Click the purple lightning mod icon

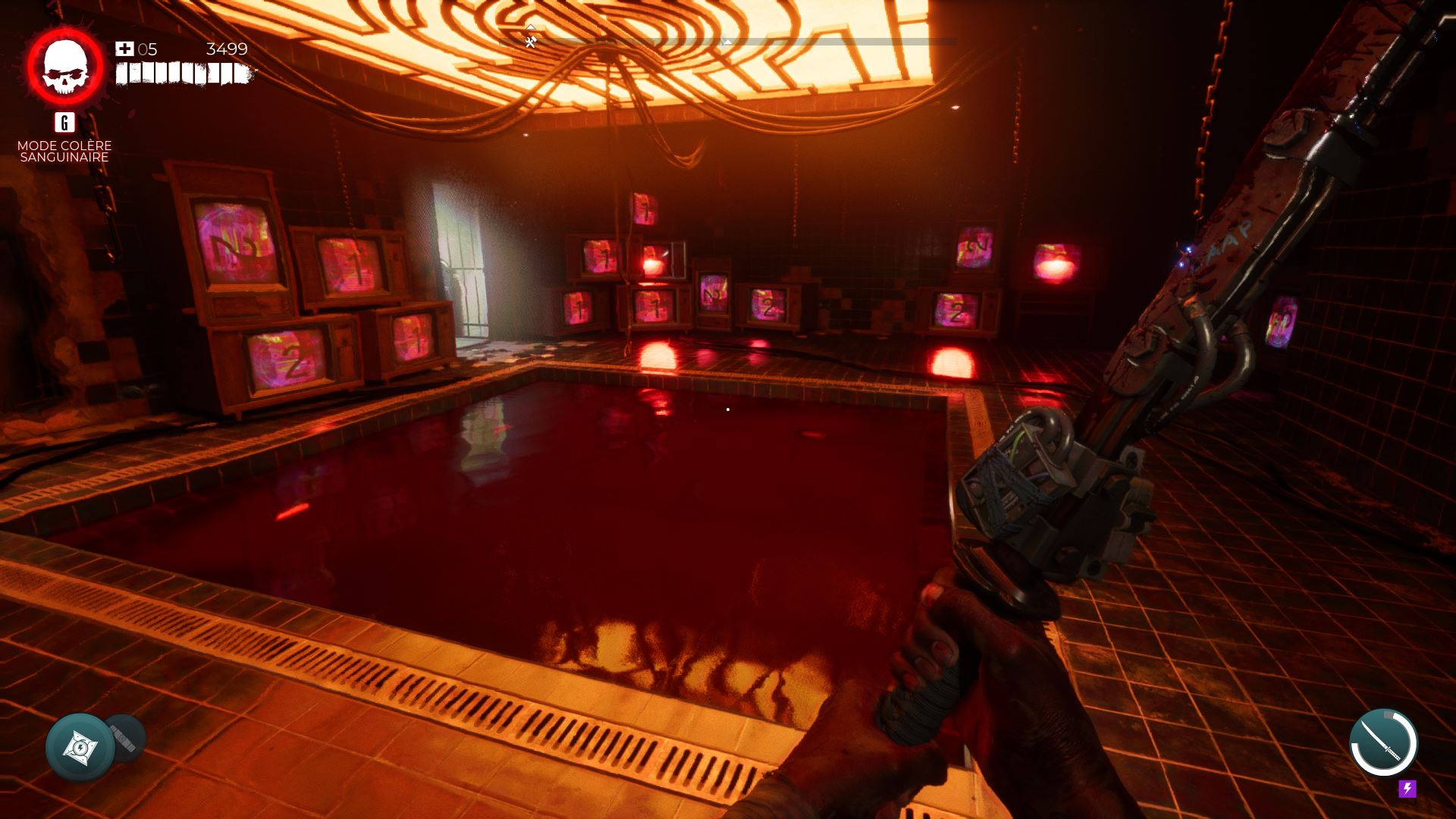pos(1407,789)
